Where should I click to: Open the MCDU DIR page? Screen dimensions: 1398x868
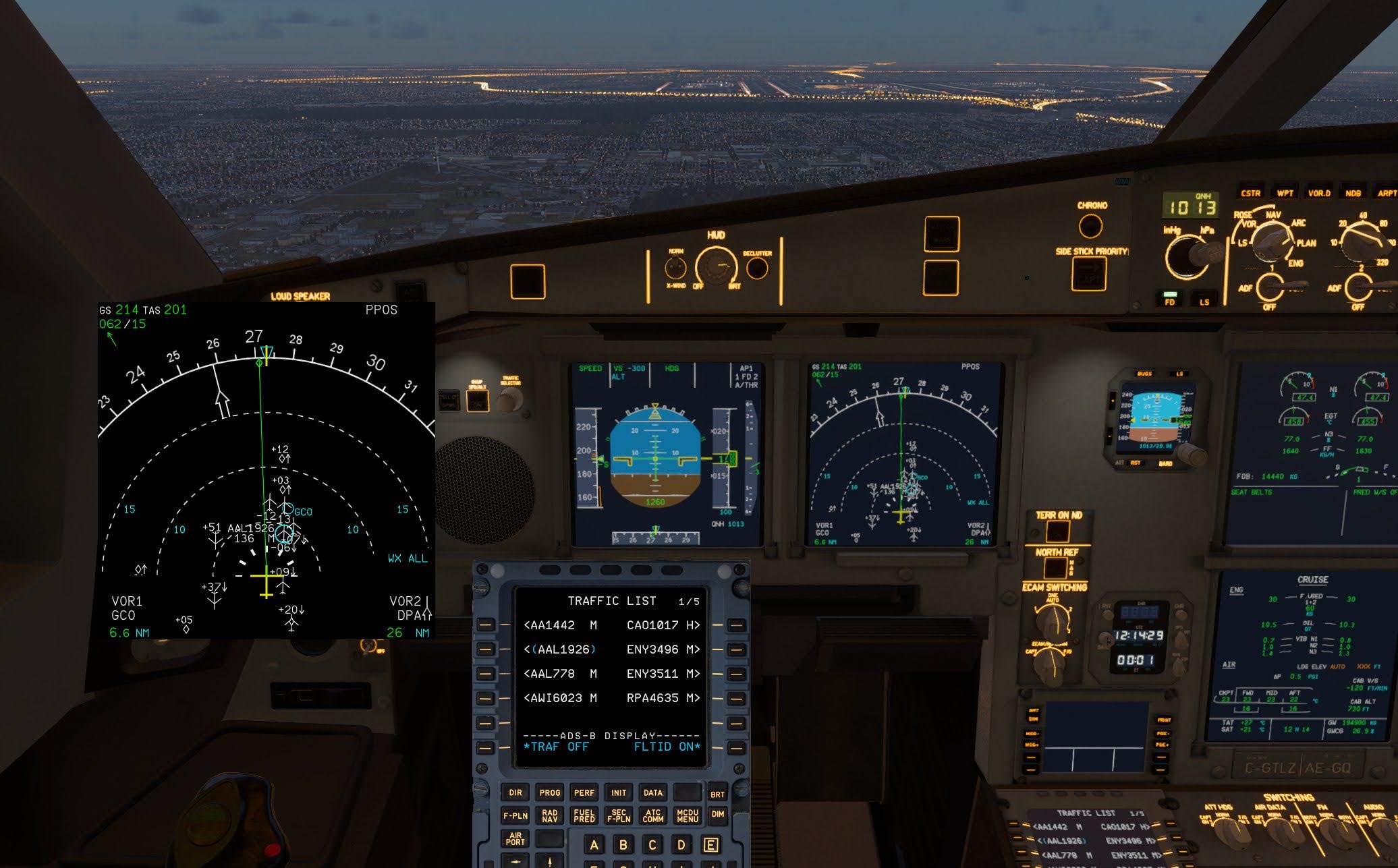515,793
